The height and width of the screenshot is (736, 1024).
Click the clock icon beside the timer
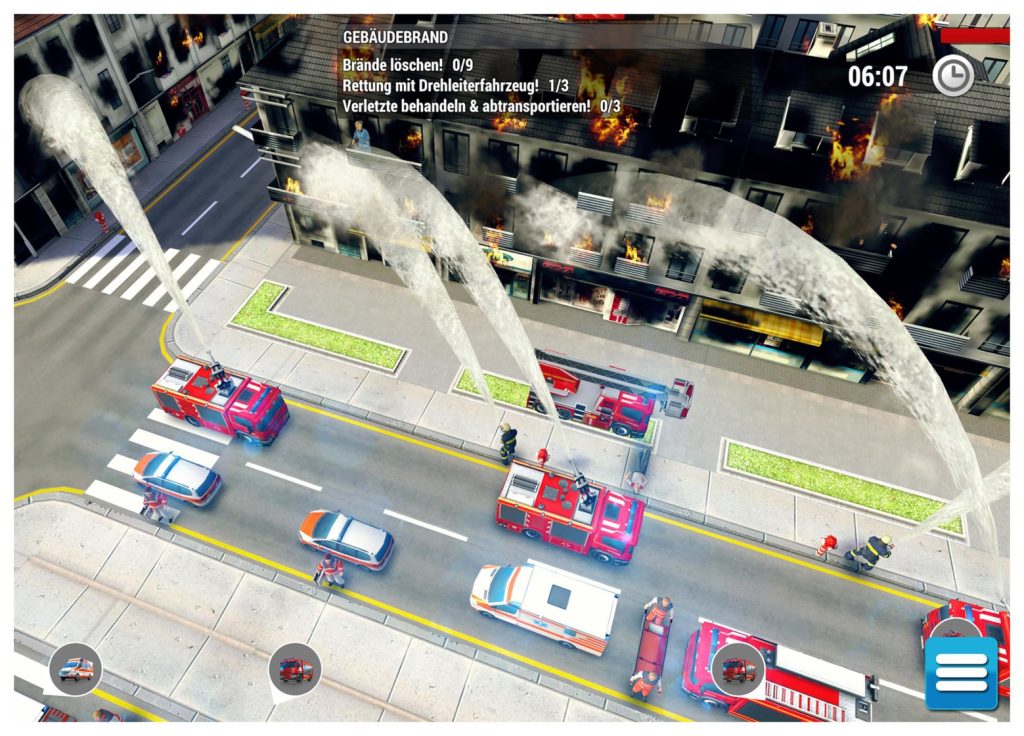[x=952, y=76]
